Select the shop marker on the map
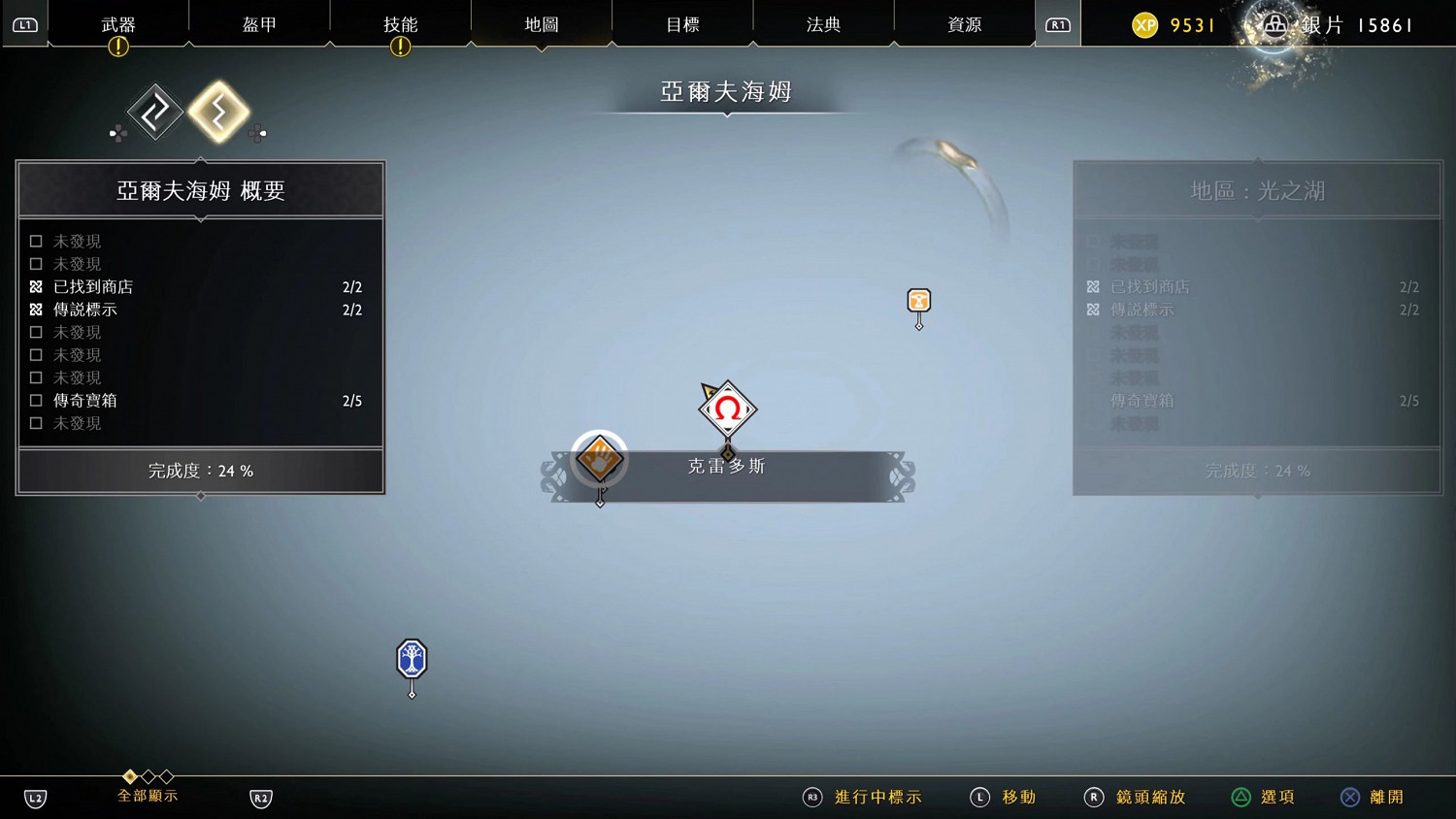 click(917, 302)
